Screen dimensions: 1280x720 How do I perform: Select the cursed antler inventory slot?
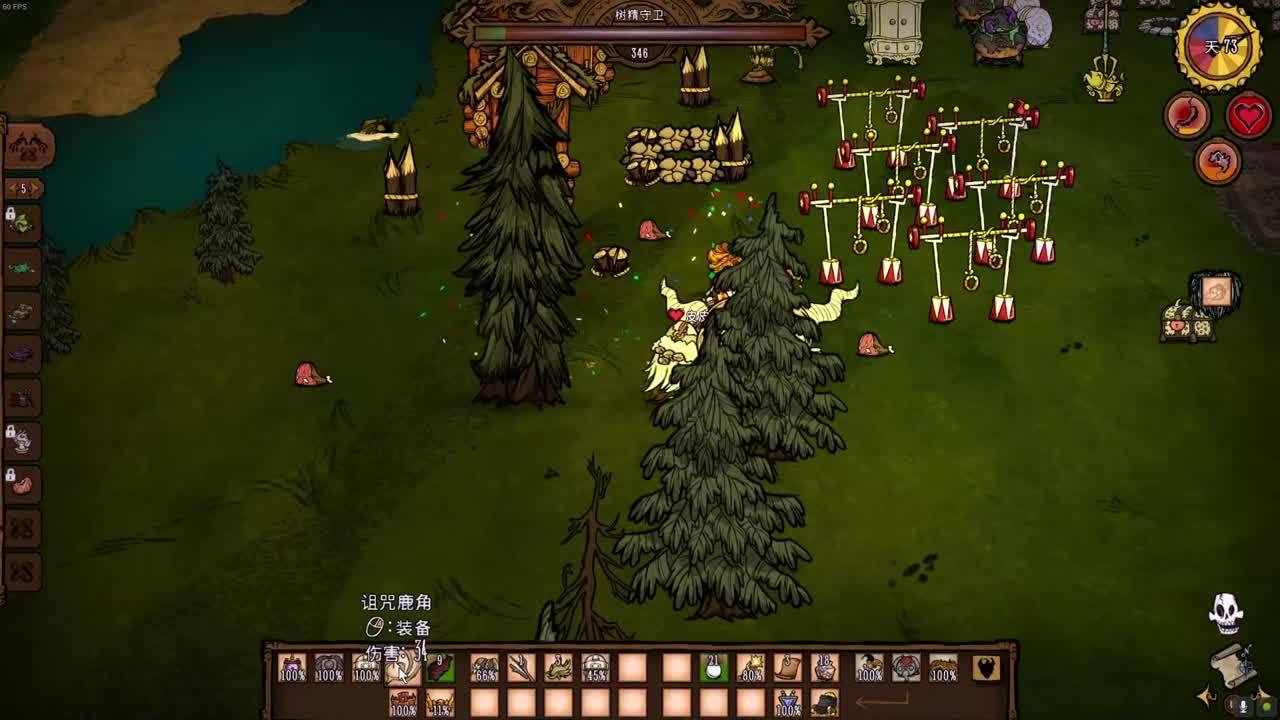(x=403, y=668)
